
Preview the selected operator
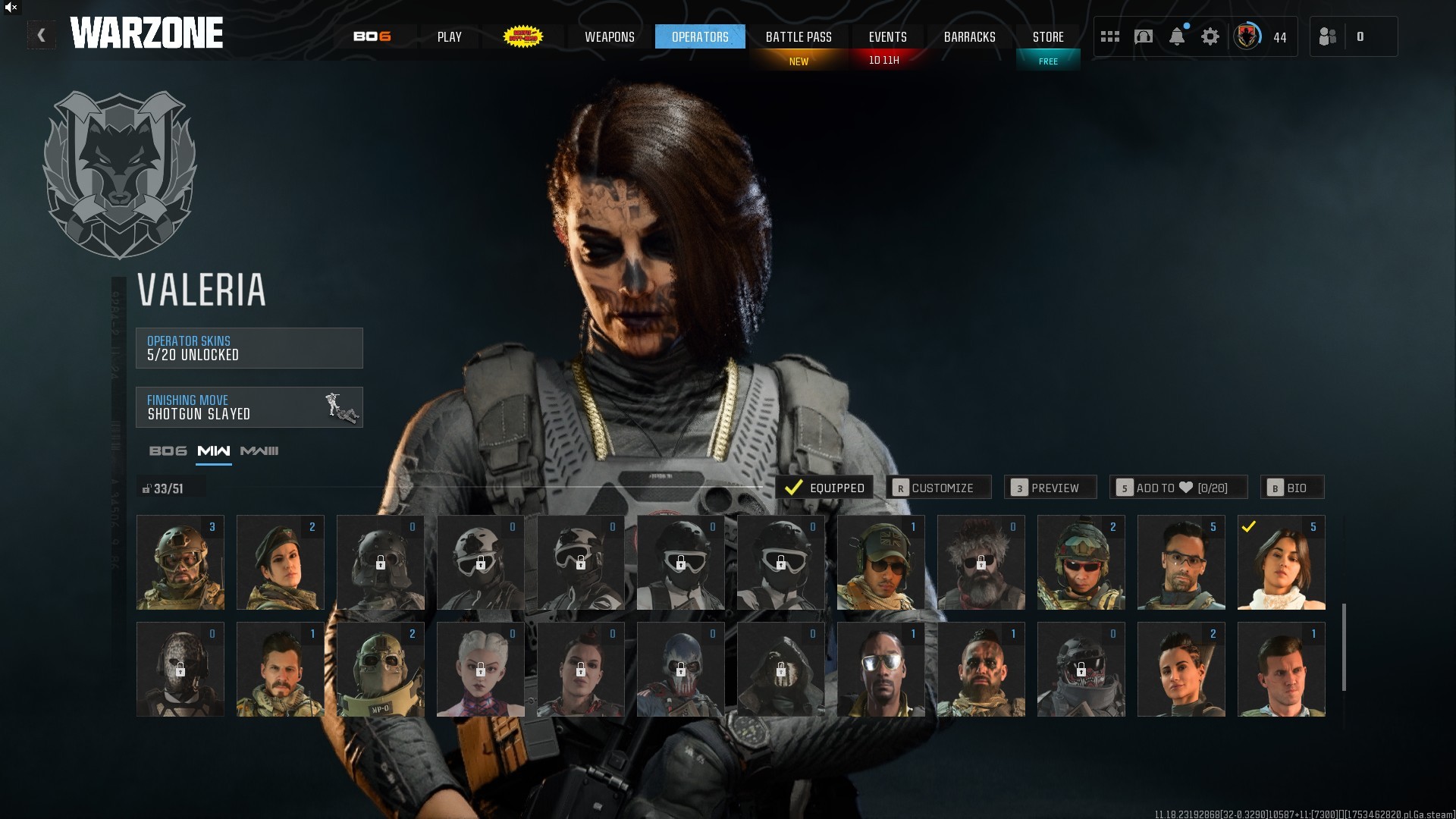pyautogui.click(x=1050, y=488)
